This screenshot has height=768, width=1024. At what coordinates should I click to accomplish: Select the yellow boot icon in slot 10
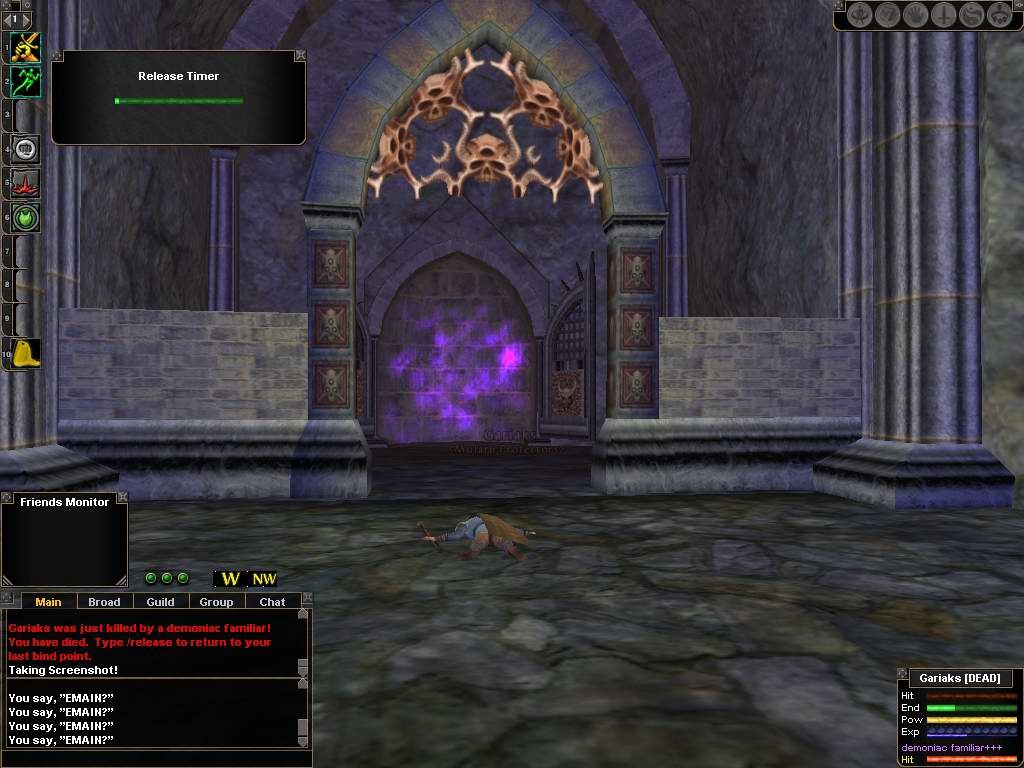tap(26, 353)
